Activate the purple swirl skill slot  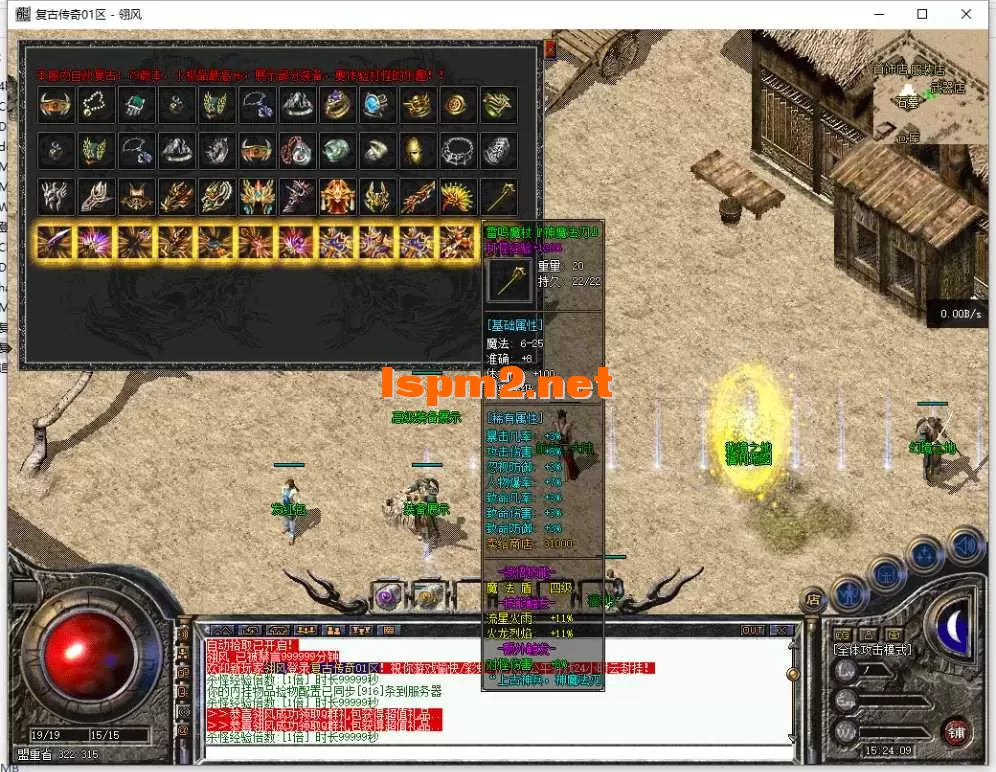(x=387, y=596)
